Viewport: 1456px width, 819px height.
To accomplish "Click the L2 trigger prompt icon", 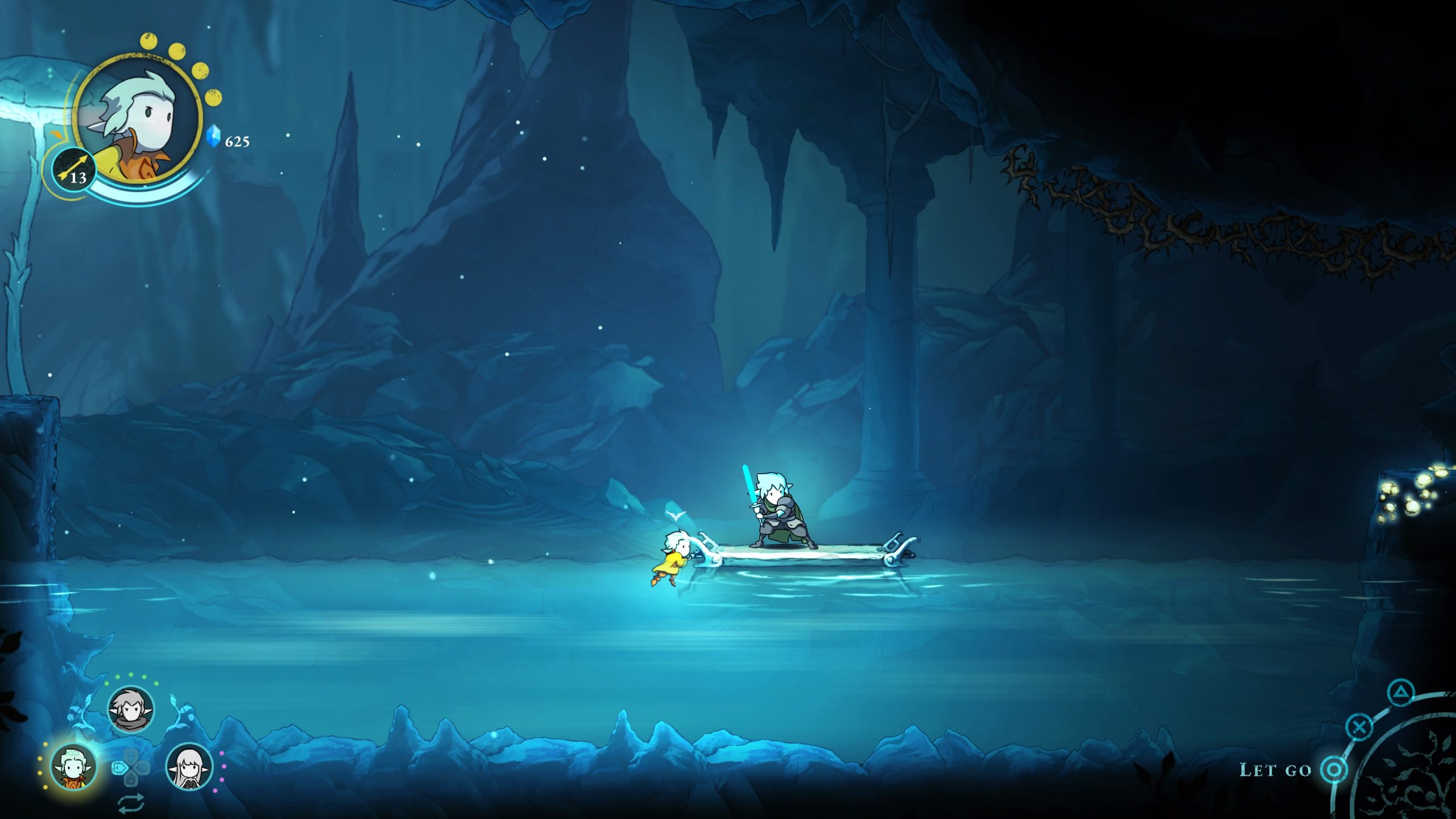I will 119,768.
